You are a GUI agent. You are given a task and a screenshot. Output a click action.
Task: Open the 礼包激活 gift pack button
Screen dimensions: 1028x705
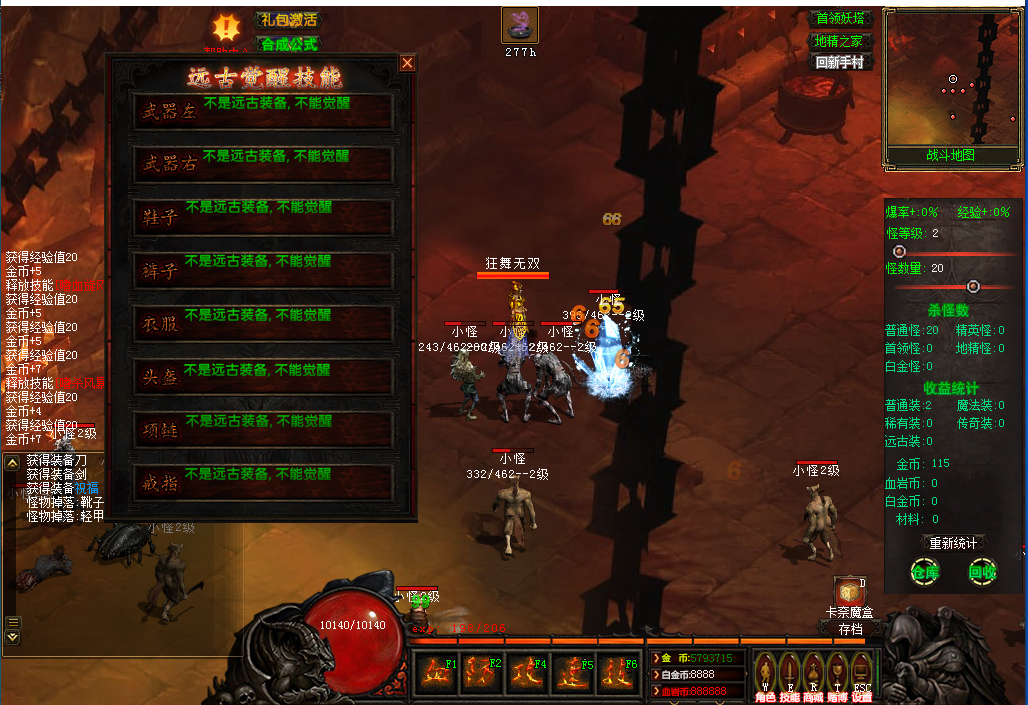coord(288,20)
